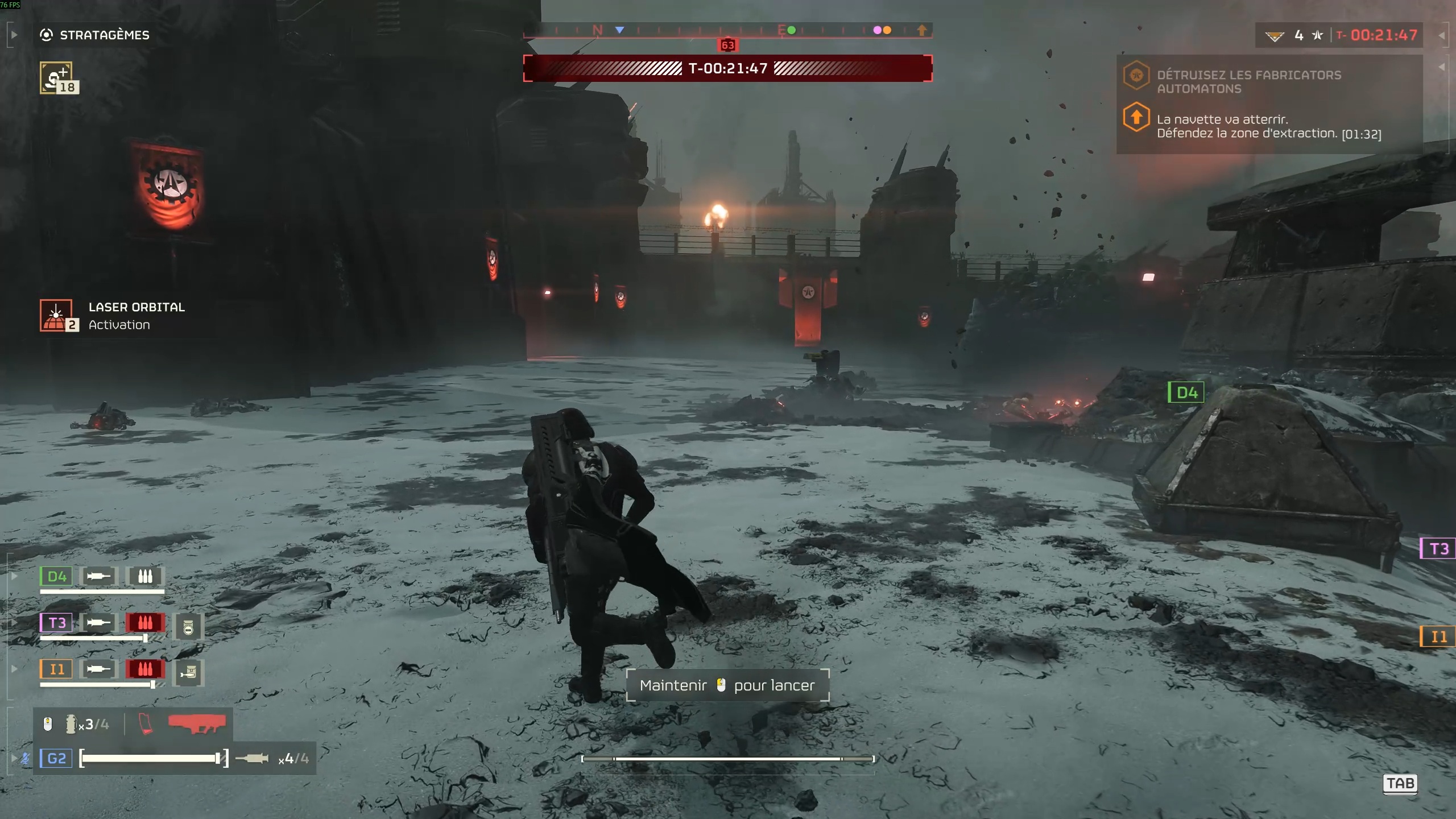Click the reinforcement icon showing 18
This screenshot has height=819, width=1456.
pos(56,78)
